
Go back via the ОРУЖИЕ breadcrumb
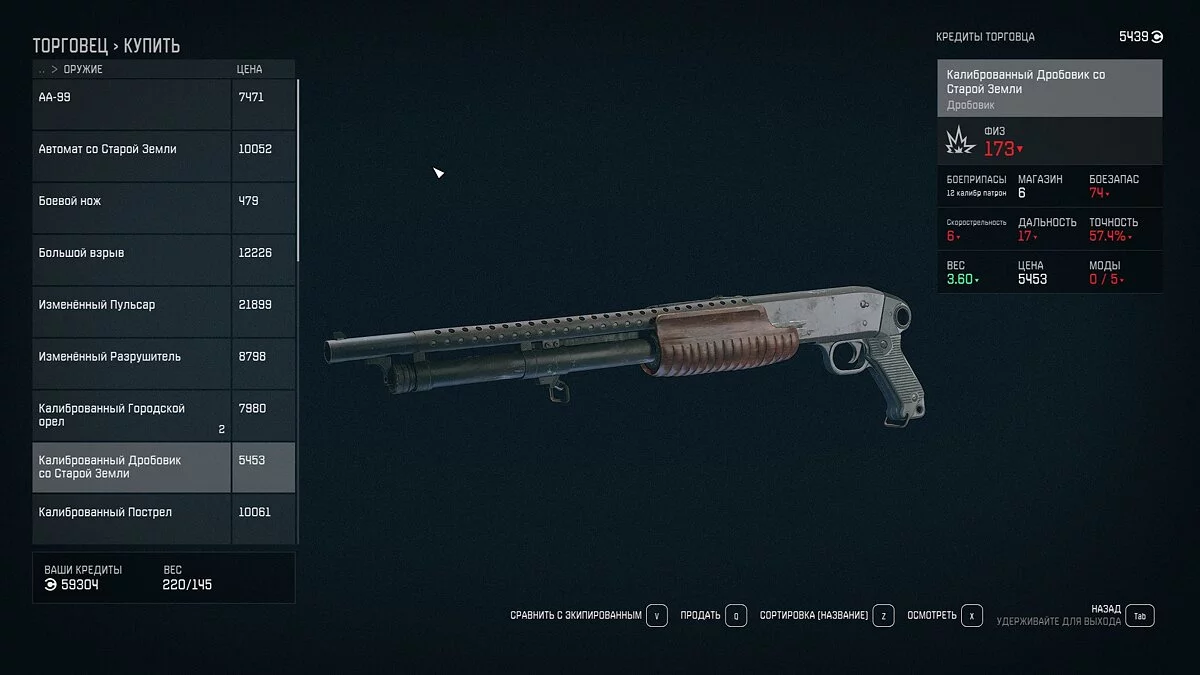pos(83,70)
